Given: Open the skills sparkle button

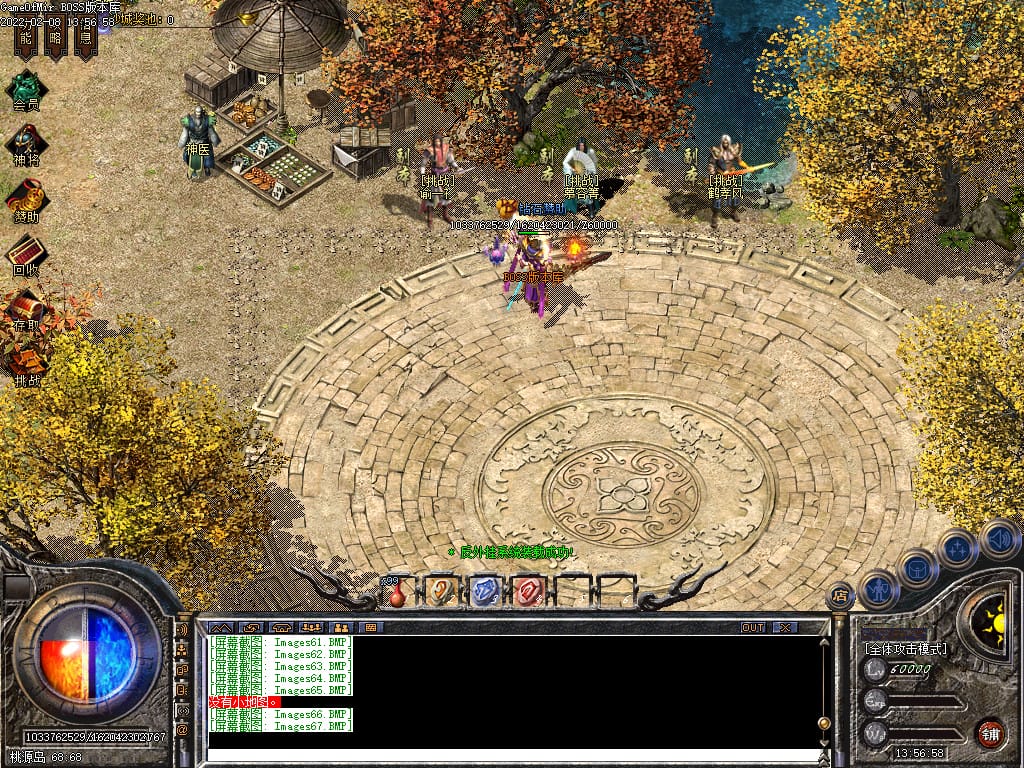Looking at the screenshot, I should (957, 548).
